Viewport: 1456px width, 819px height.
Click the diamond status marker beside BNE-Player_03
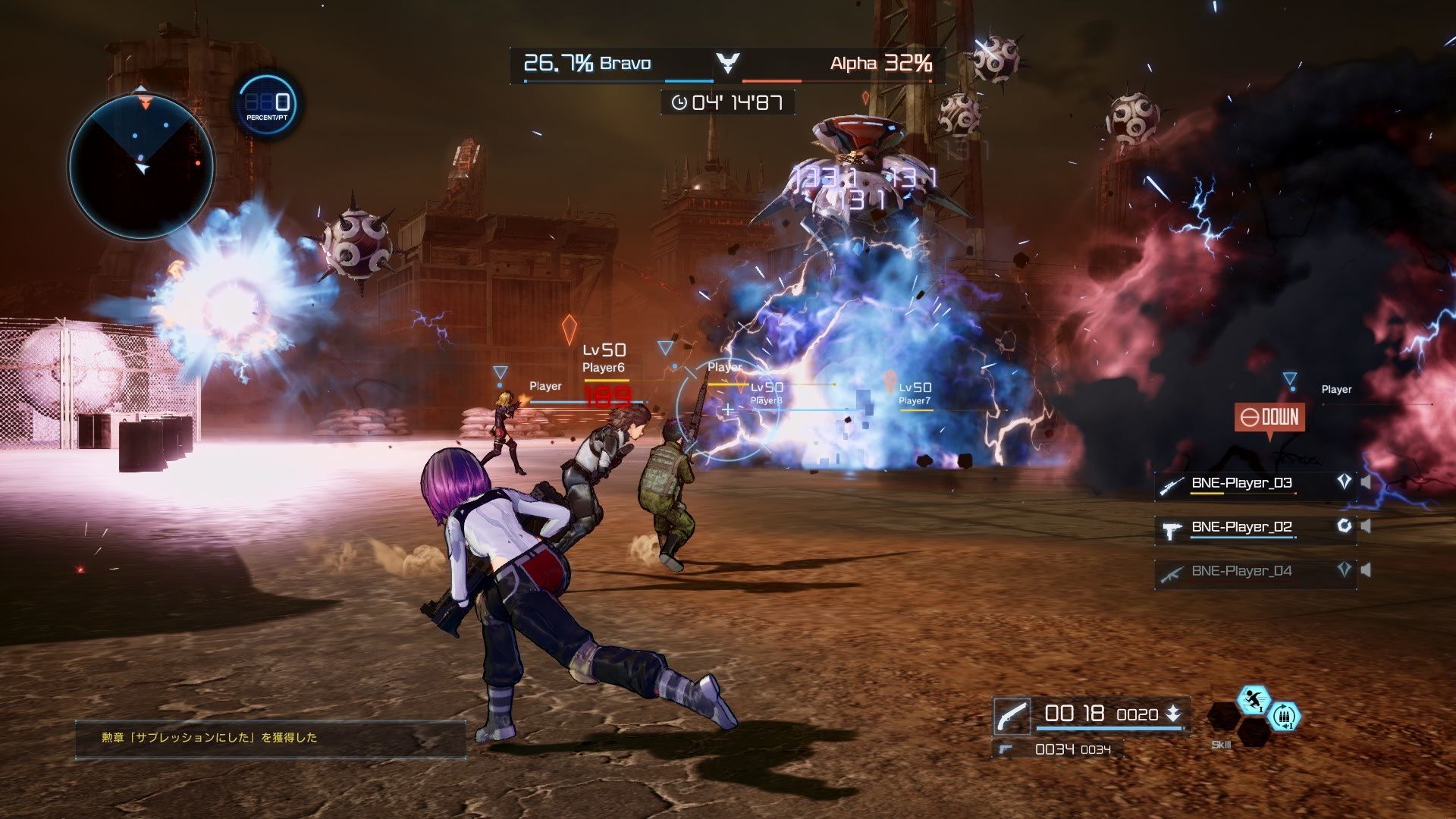[x=1344, y=482]
